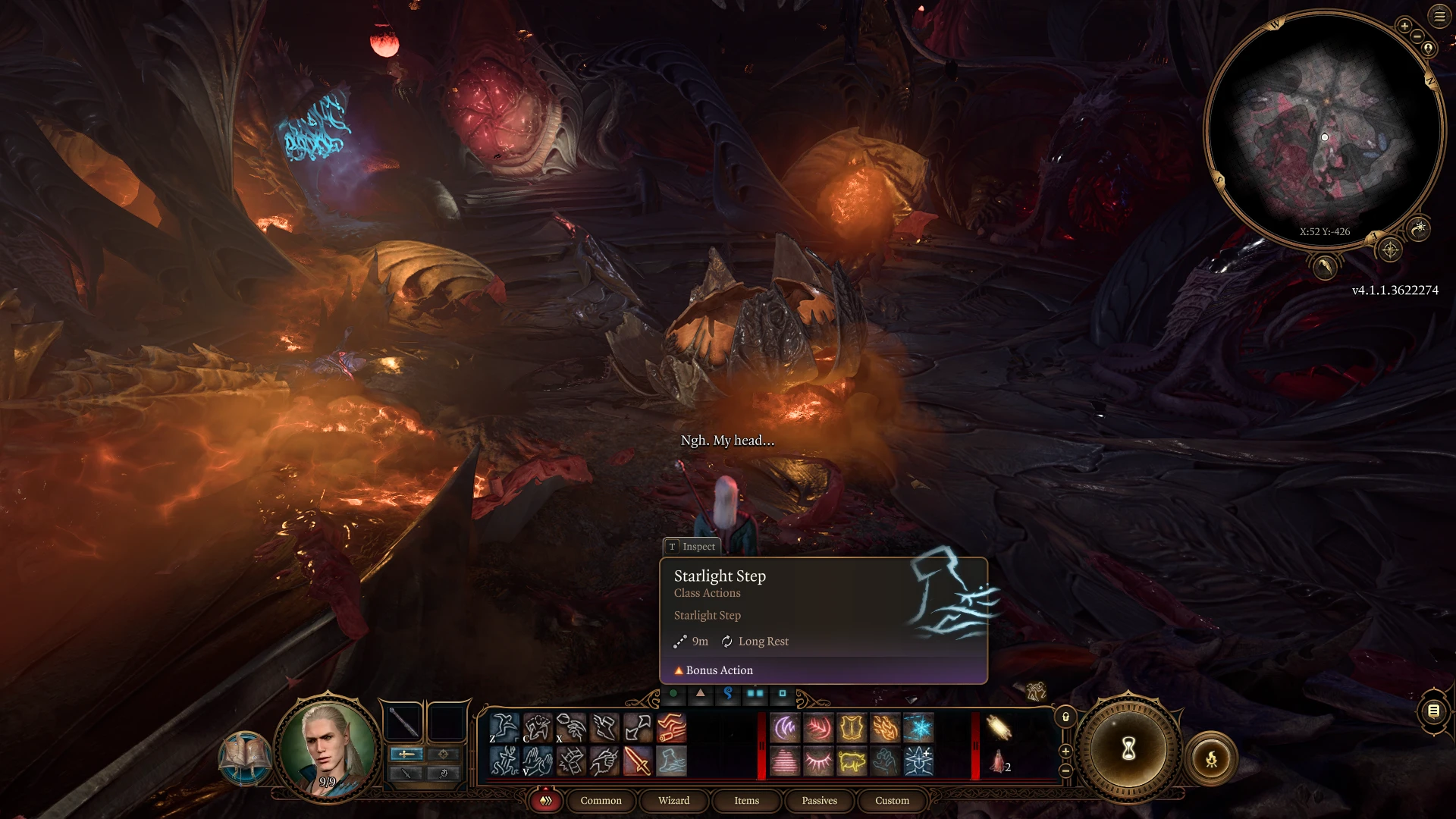This screenshot has height=819, width=1456.
Task: Select the flaming hands fire spell
Action: point(885,729)
